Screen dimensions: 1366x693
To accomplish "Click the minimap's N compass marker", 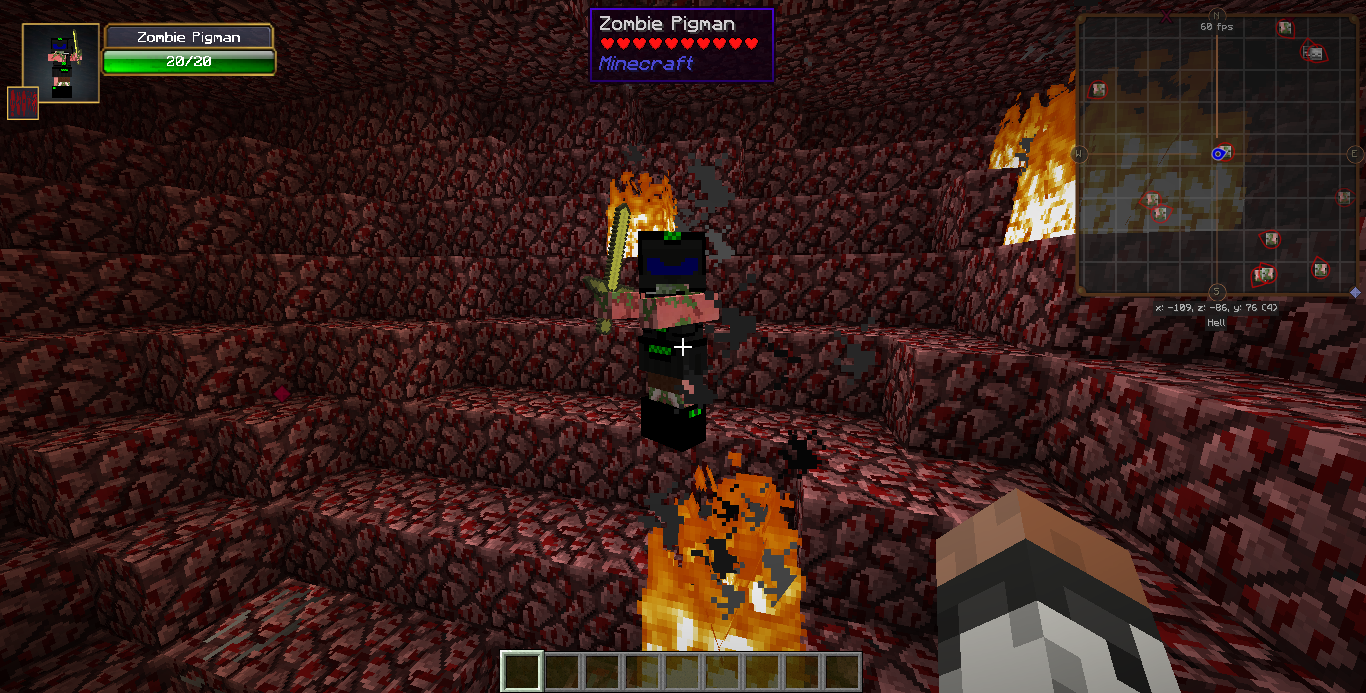I will click(x=1216, y=15).
